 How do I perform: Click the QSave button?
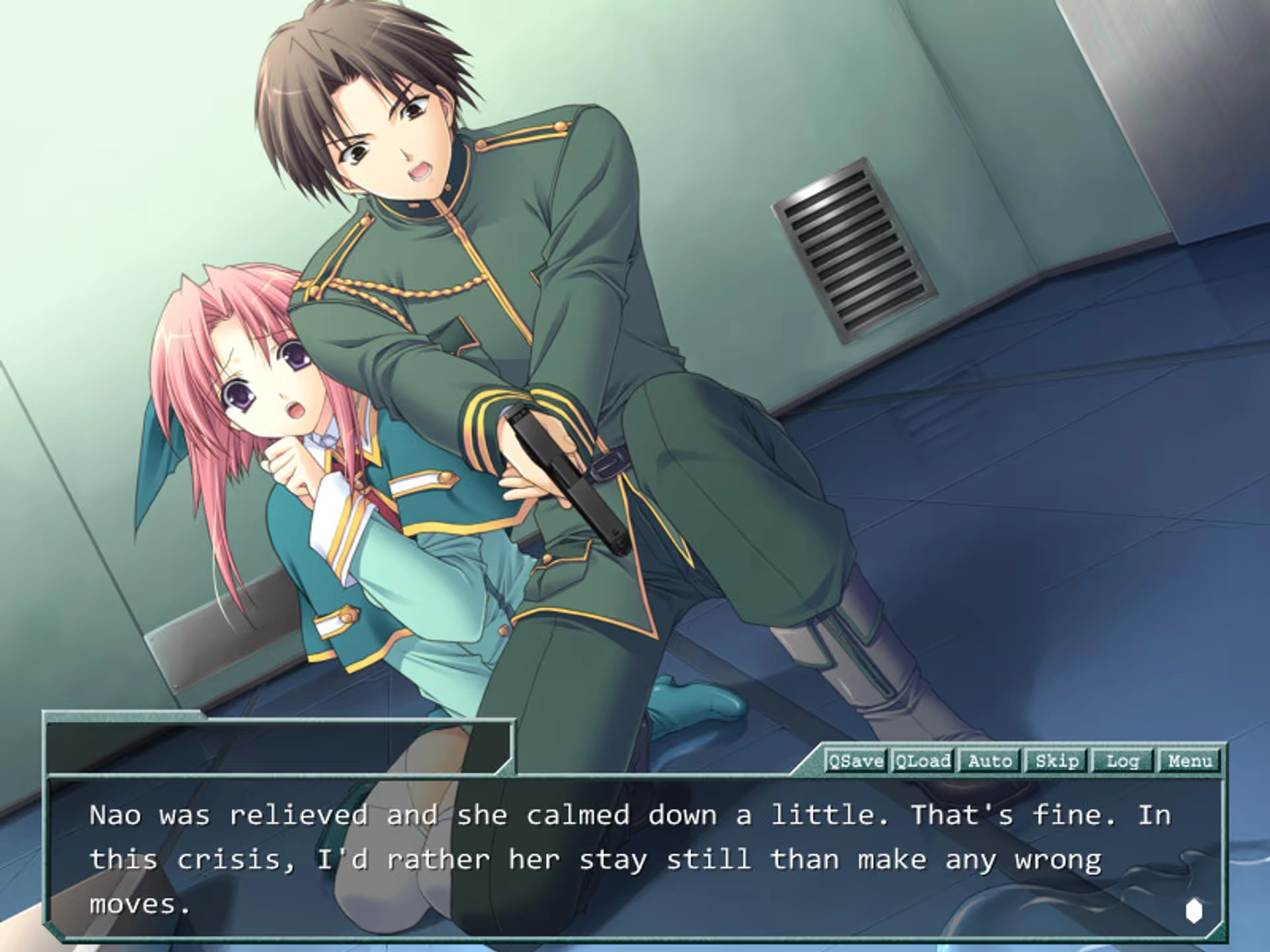tap(856, 761)
